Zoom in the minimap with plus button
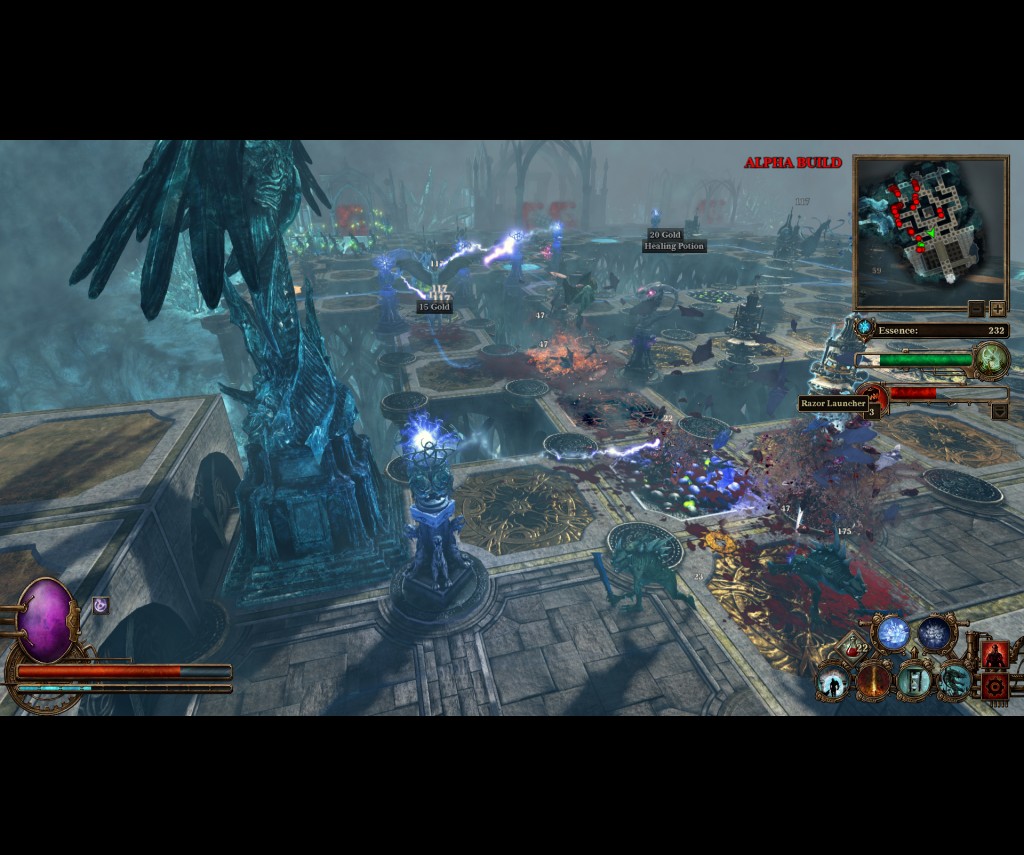 (997, 308)
